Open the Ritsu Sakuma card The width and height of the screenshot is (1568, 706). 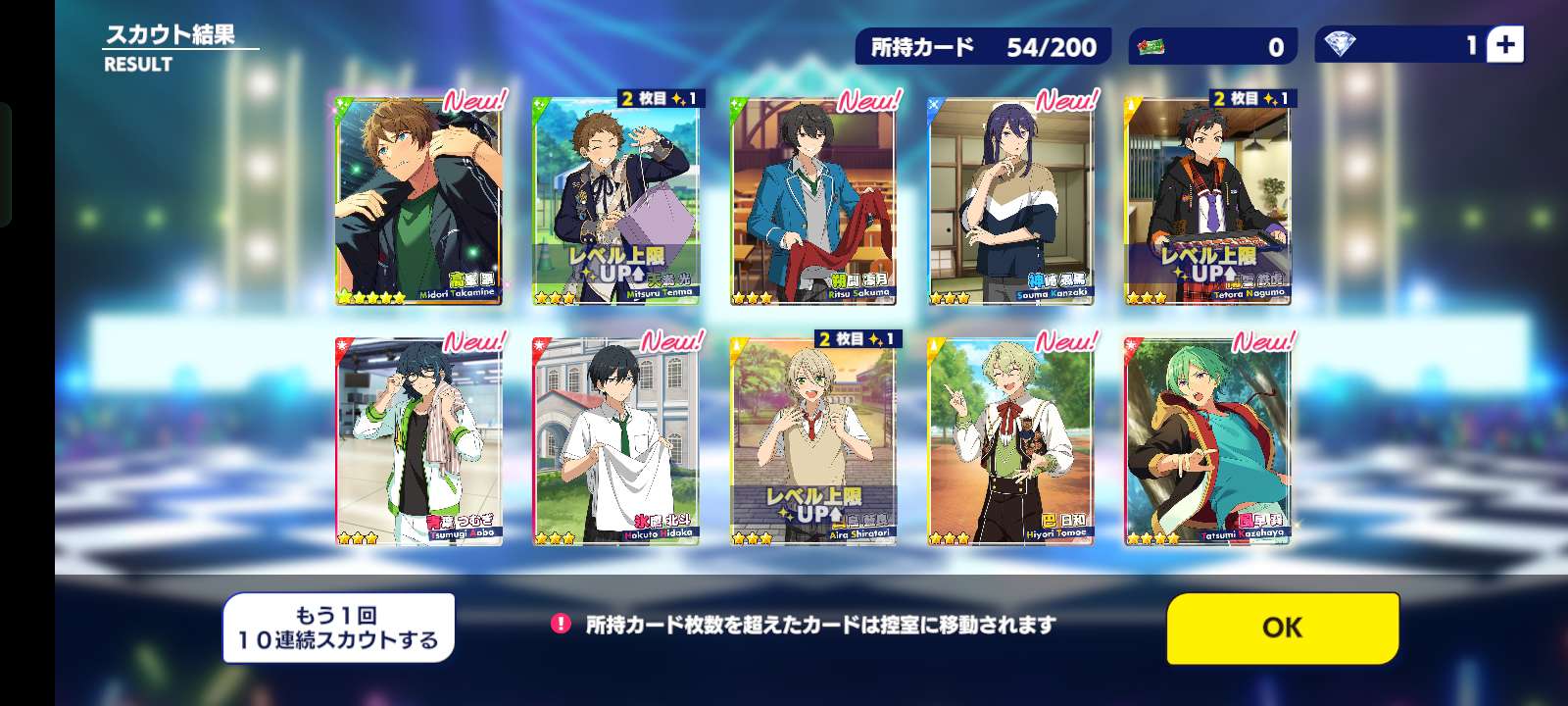[x=812, y=201]
